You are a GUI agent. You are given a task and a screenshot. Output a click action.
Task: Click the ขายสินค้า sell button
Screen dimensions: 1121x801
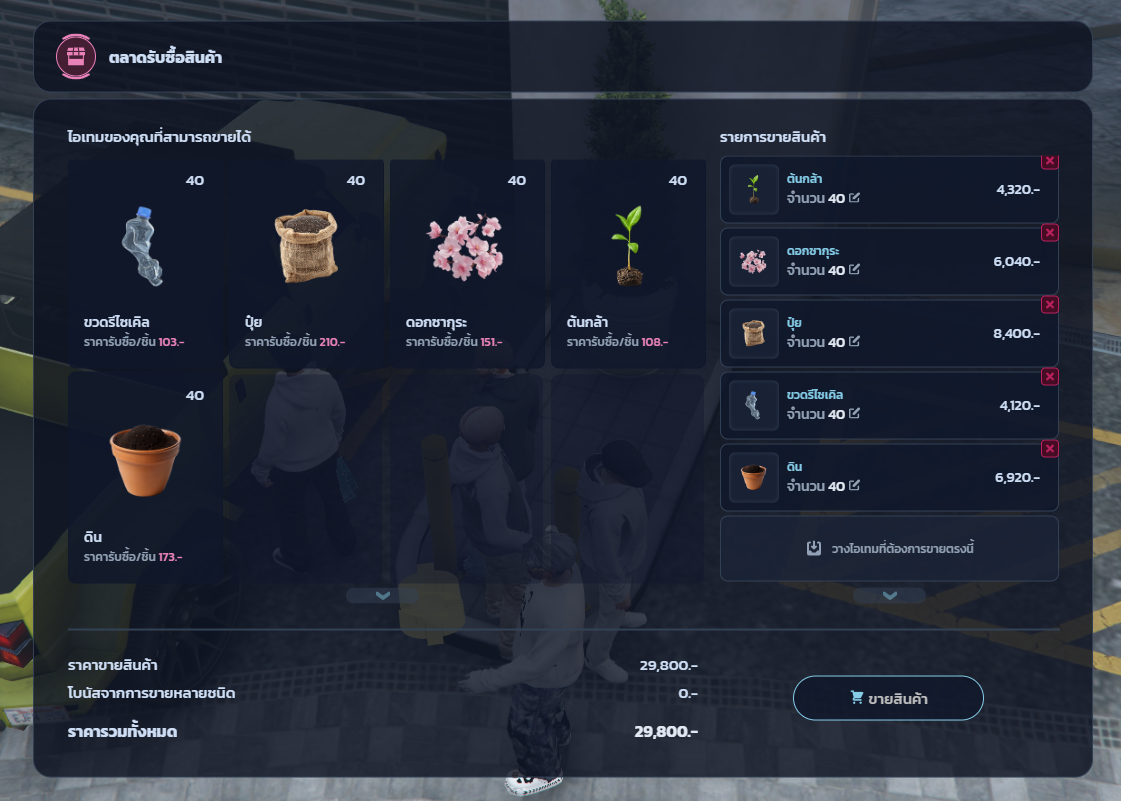coord(888,698)
